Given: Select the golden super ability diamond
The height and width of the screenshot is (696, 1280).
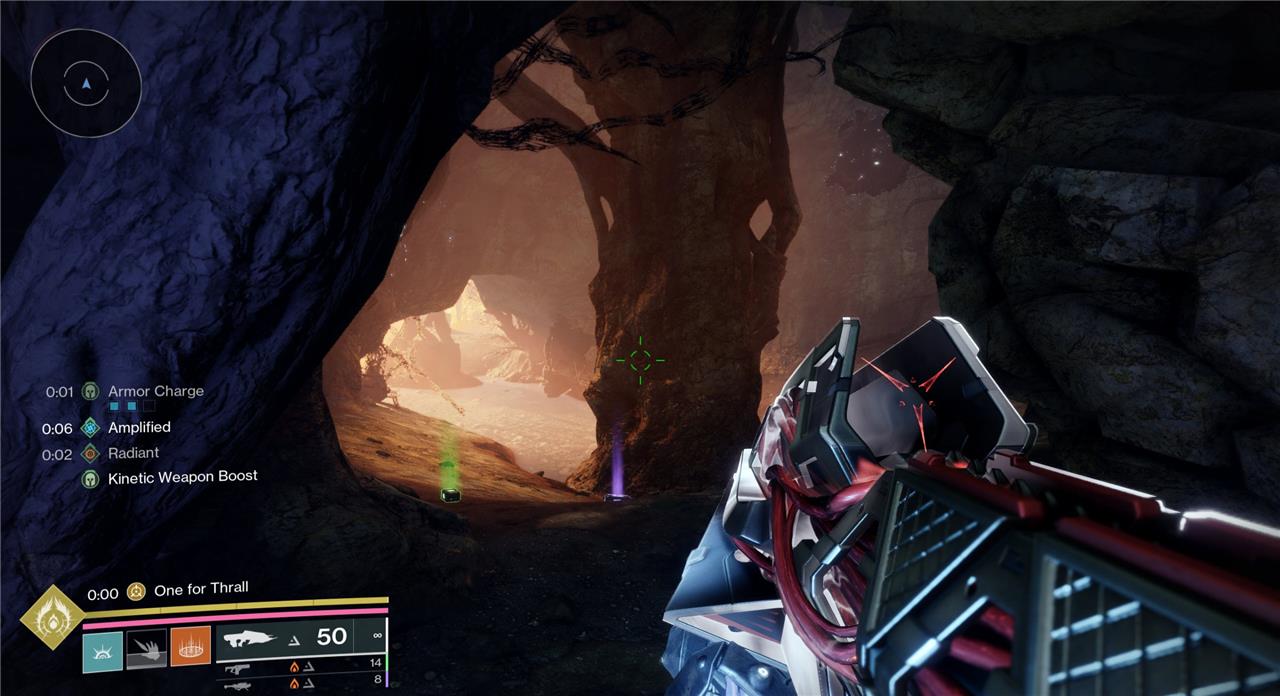Looking at the screenshot, I should [52, 618].
